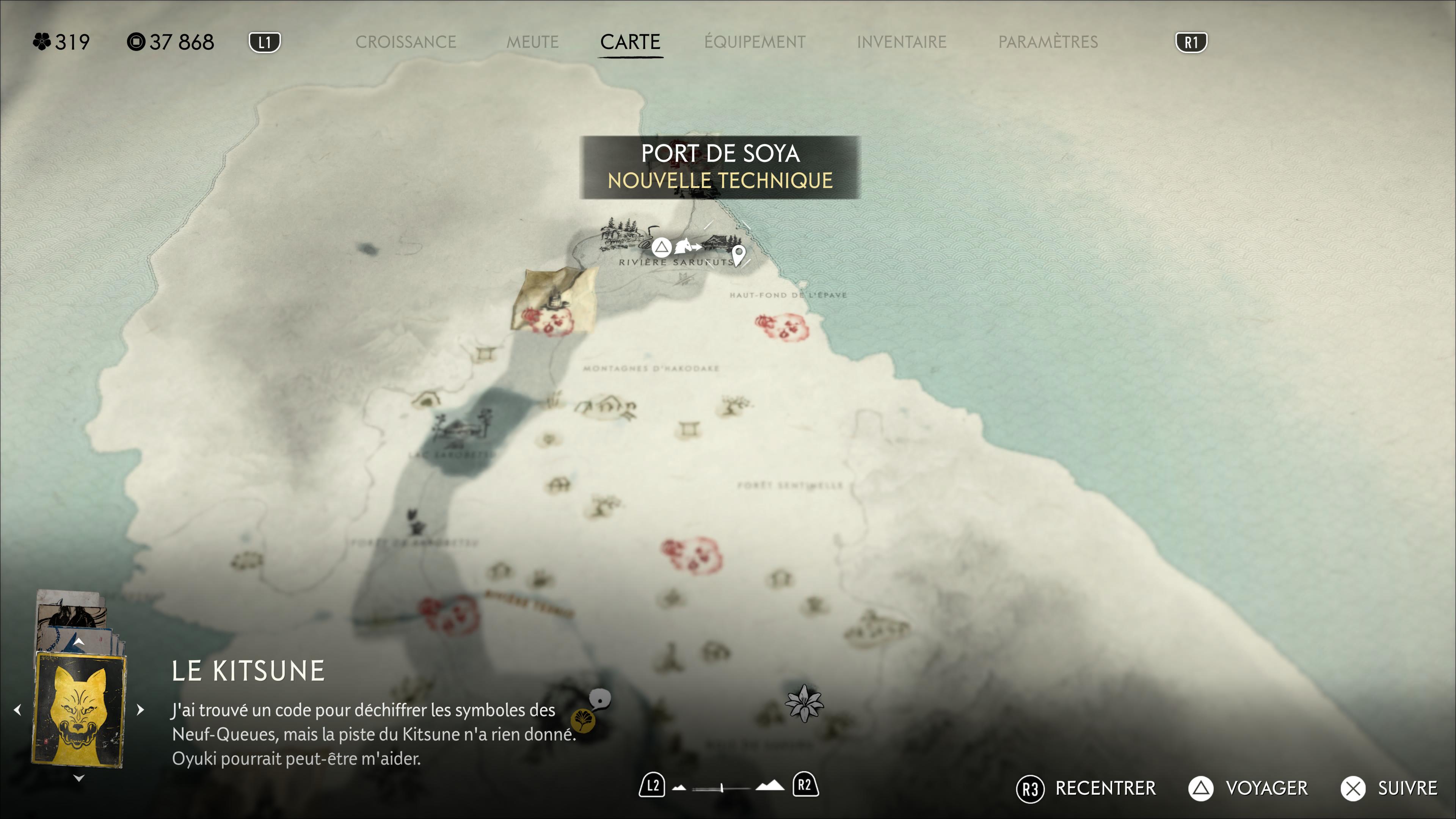1456x819 pixels.
Task: Select the Carte tab
Action: (x=630, y=42)
